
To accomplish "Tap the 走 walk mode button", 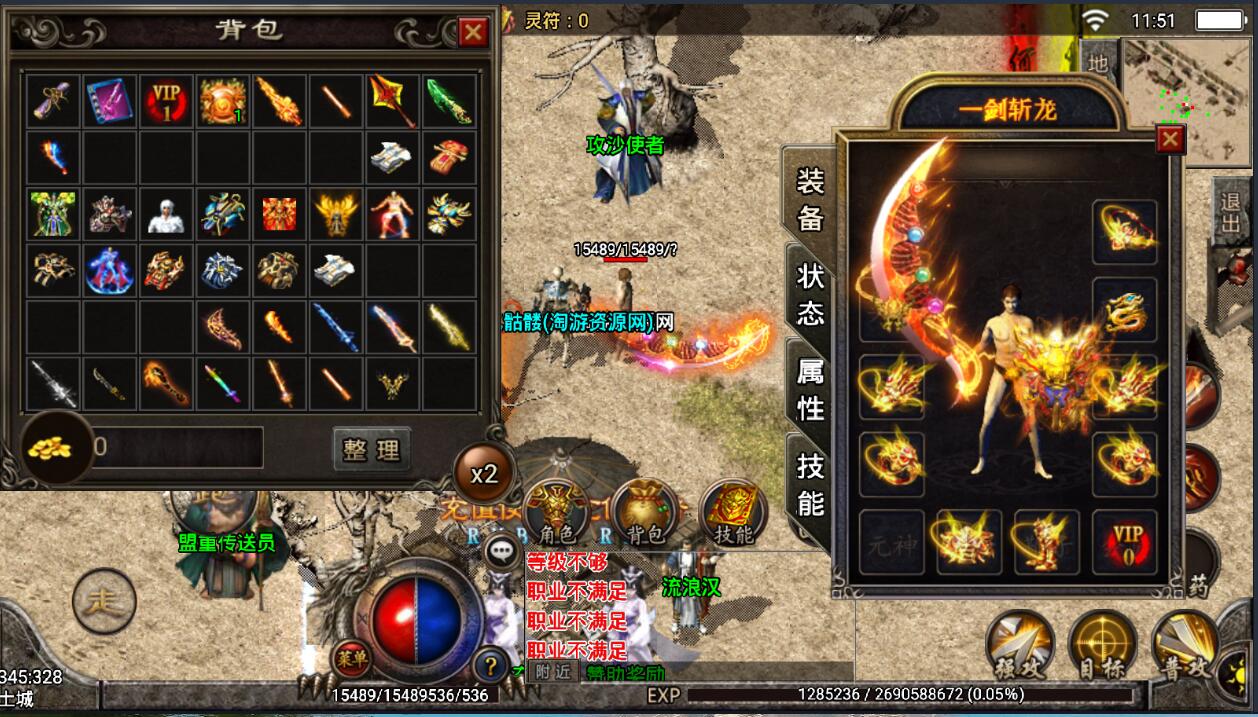I will pyautogui.click(x=104, y=601).
